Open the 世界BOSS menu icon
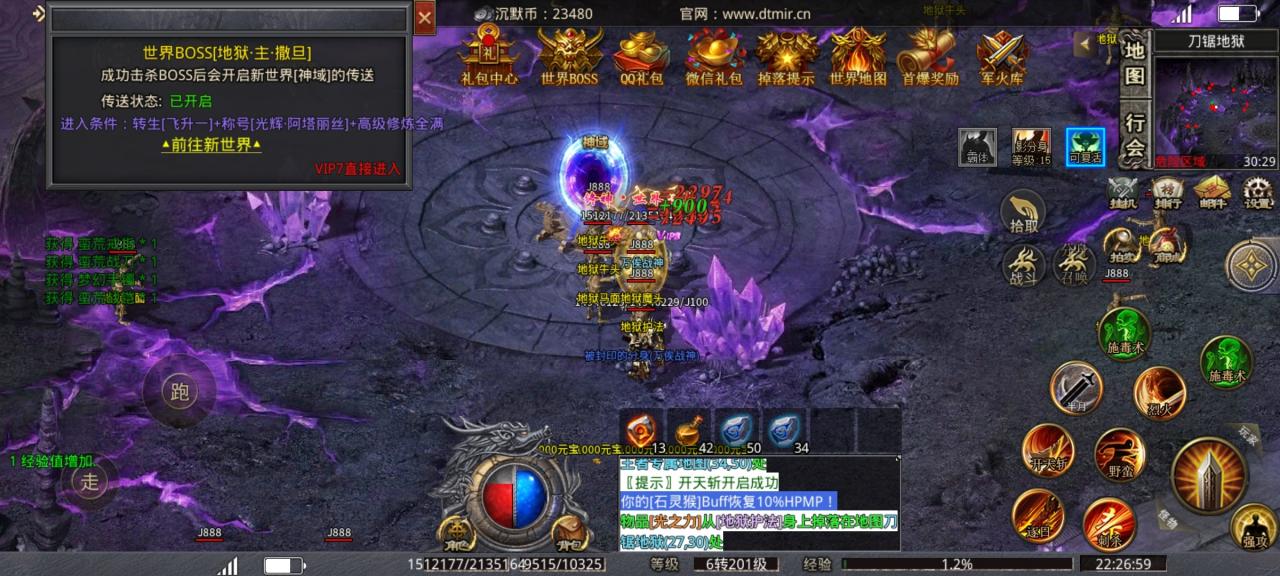Image resolution: width=1280 pixels, height=576 pixels. (569, 56)
